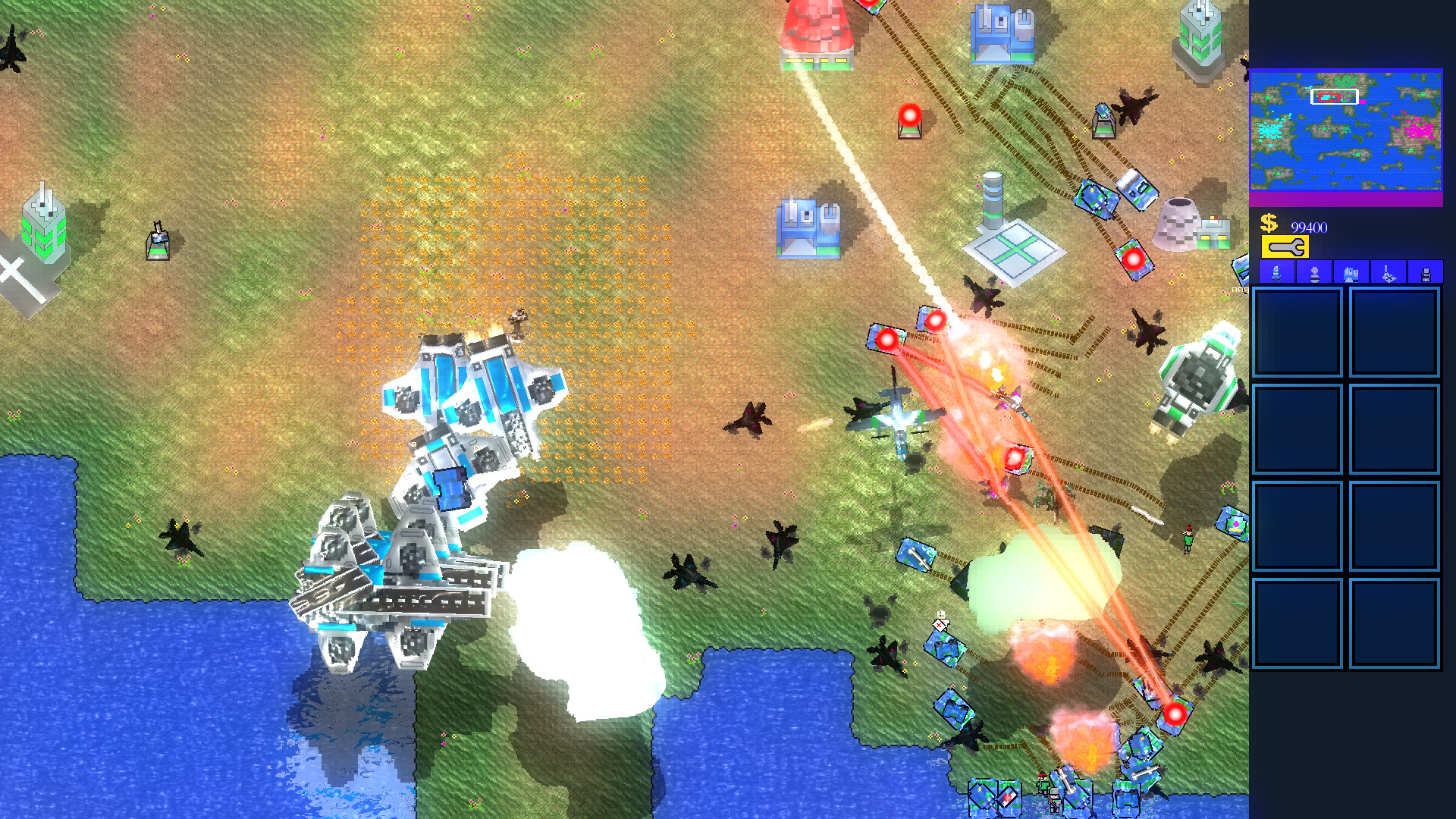The height and width of the screenshot is (819, 1456).
Task: Switch to the rightmost build category tab
Action: pyautogui.click(x=1426, y=272)
